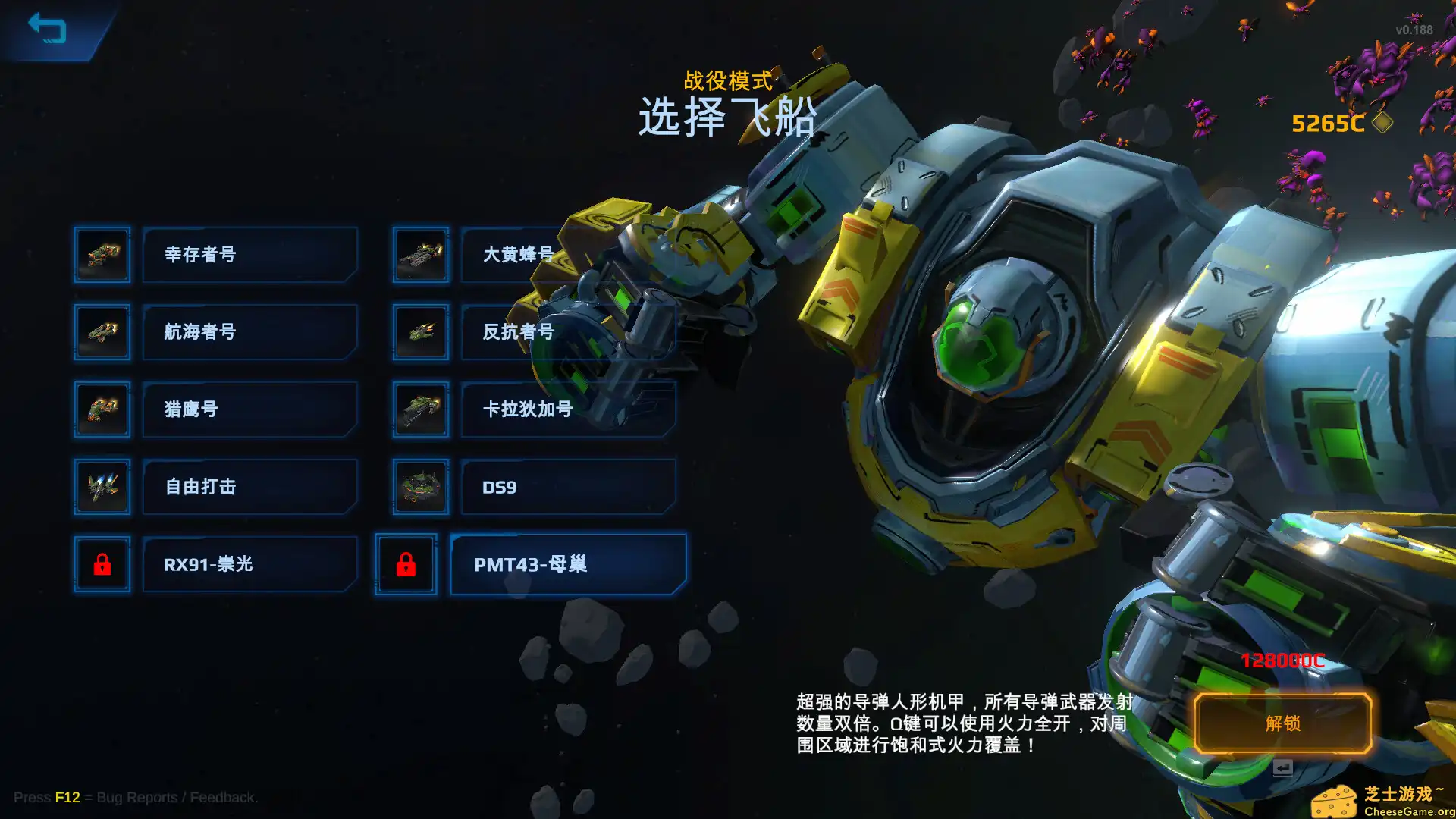Select the 反抗者号 ship name label
The width and height of the screenshot is (1456, 819).
click(x=567, y=332)
